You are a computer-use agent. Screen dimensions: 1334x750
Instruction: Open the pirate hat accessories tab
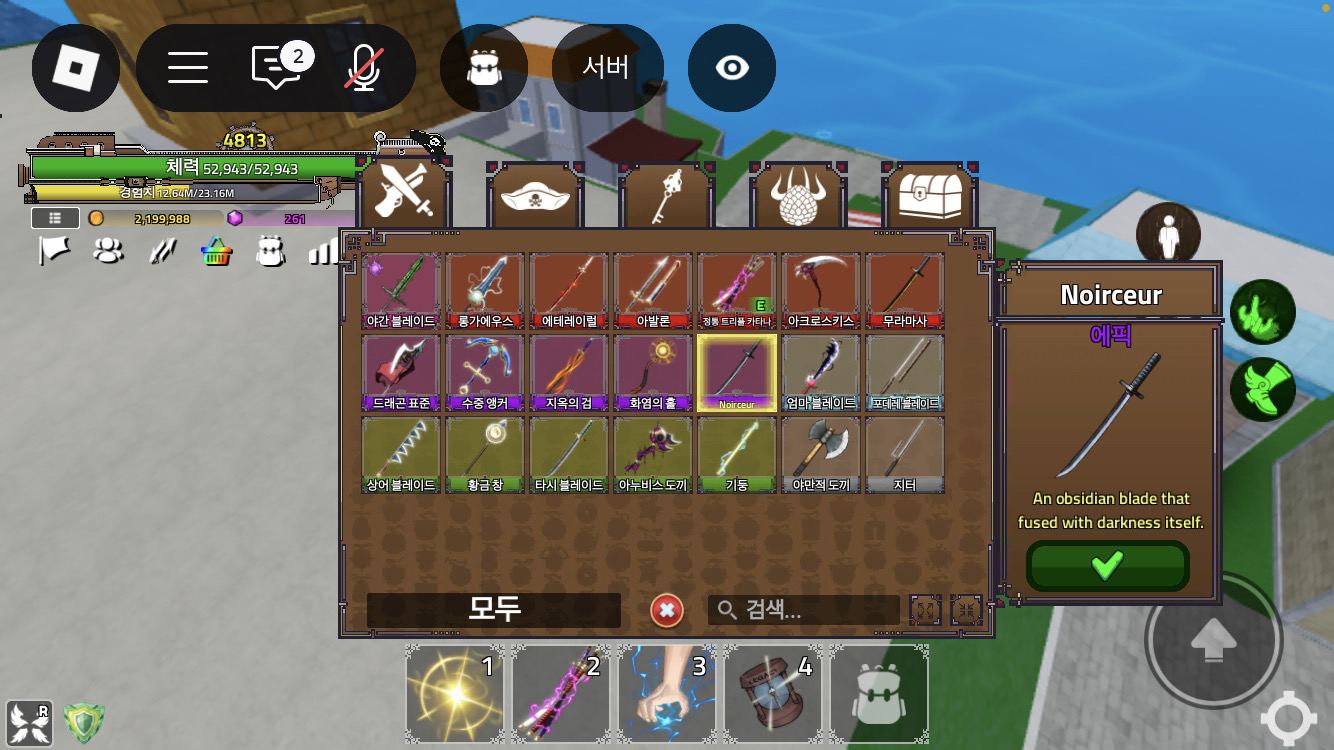tap(535, 197)
